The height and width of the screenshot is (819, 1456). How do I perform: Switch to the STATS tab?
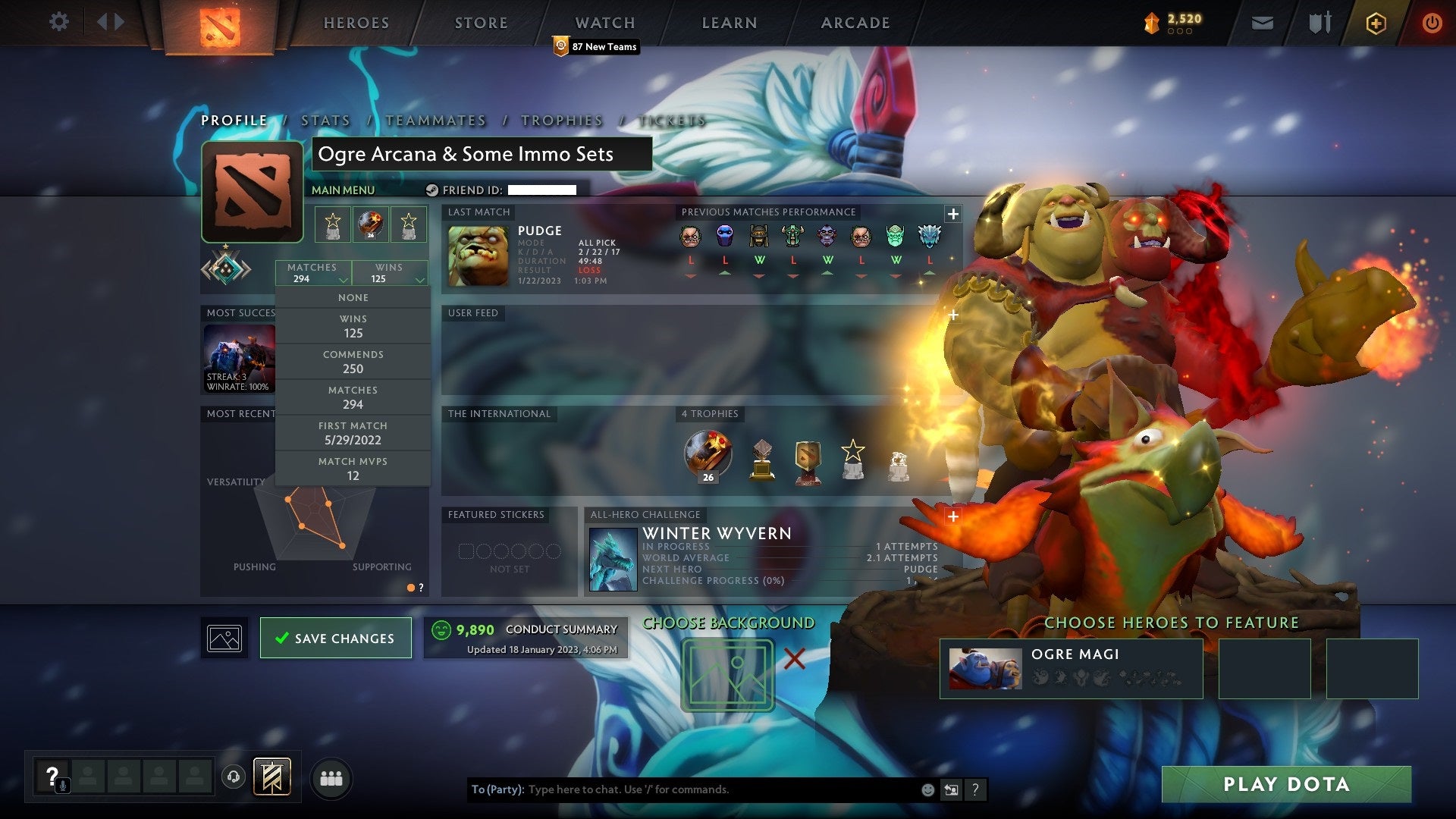click(324, 120)
